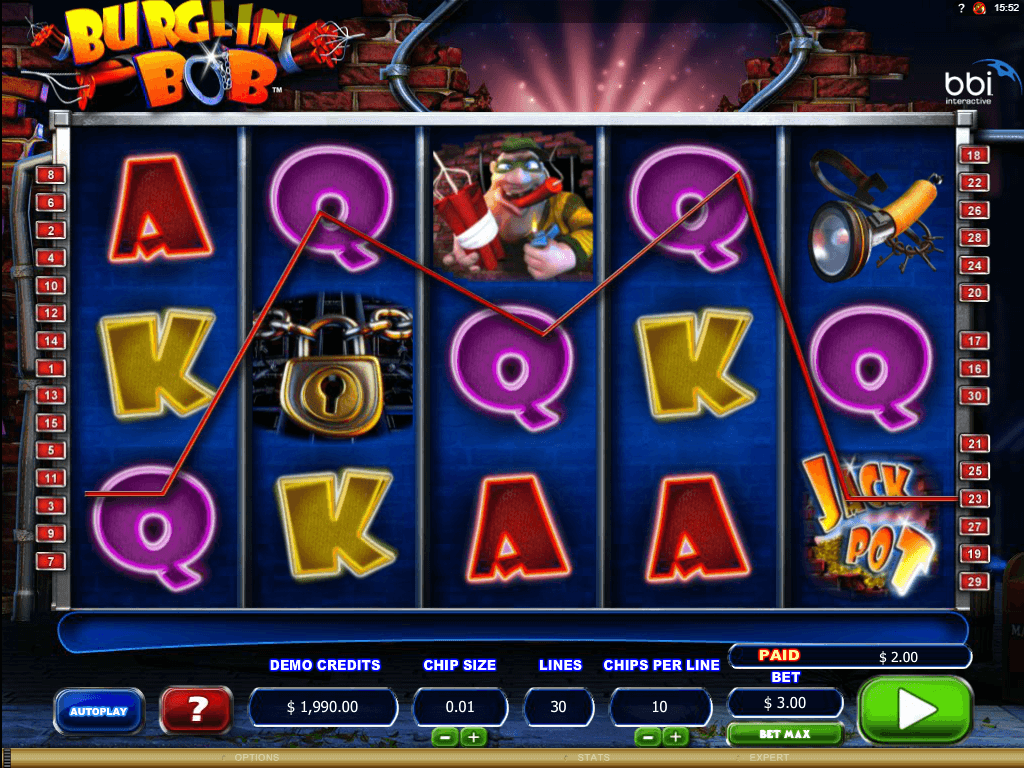Click the LINES value field showing 30

tap(558, 707)
